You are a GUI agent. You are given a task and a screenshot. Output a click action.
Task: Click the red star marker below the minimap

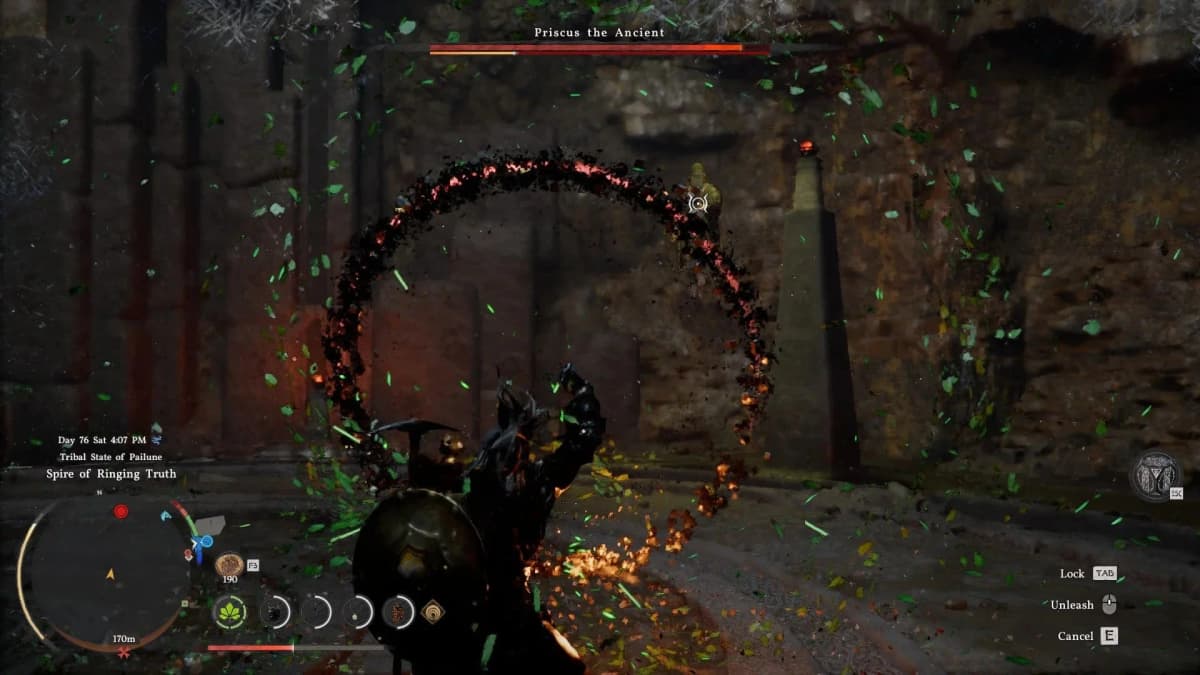[123, 652]
